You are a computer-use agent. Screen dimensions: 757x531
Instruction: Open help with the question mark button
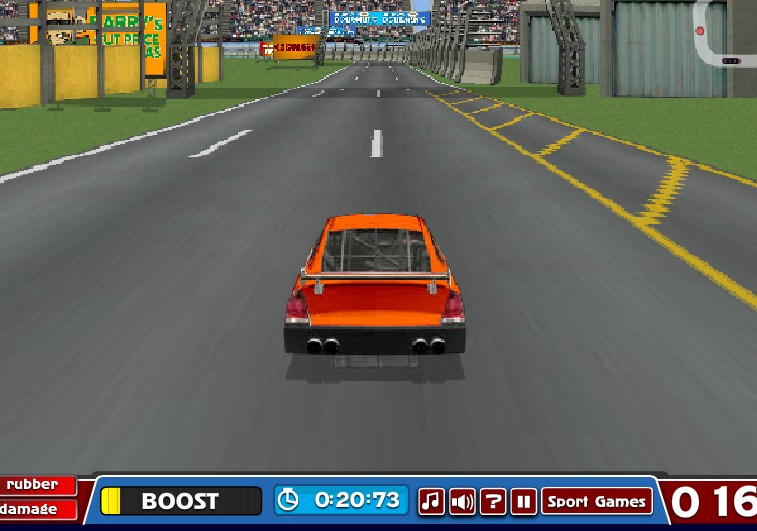pos(493,501)
